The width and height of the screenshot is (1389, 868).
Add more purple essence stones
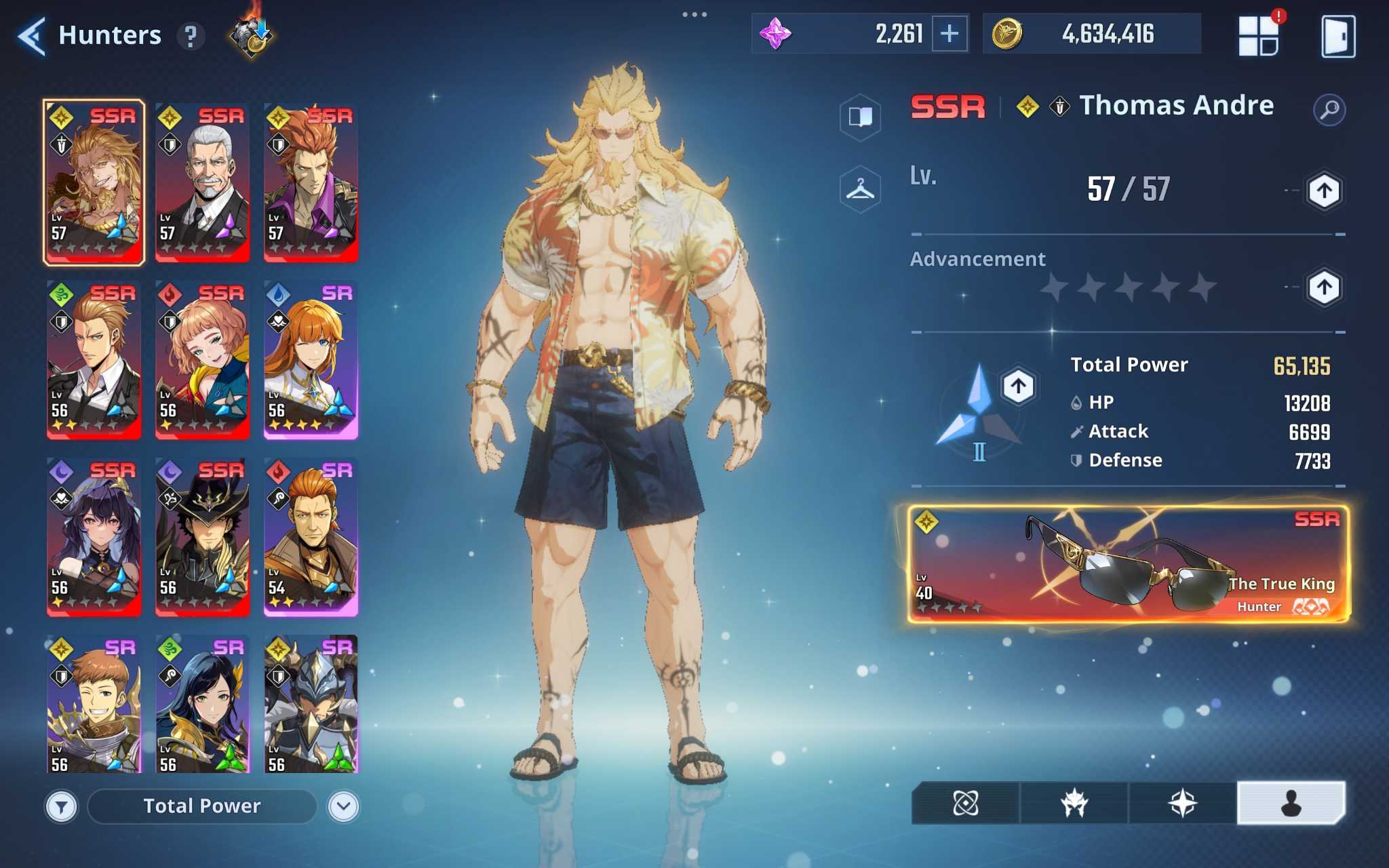(x=950, y=33)
